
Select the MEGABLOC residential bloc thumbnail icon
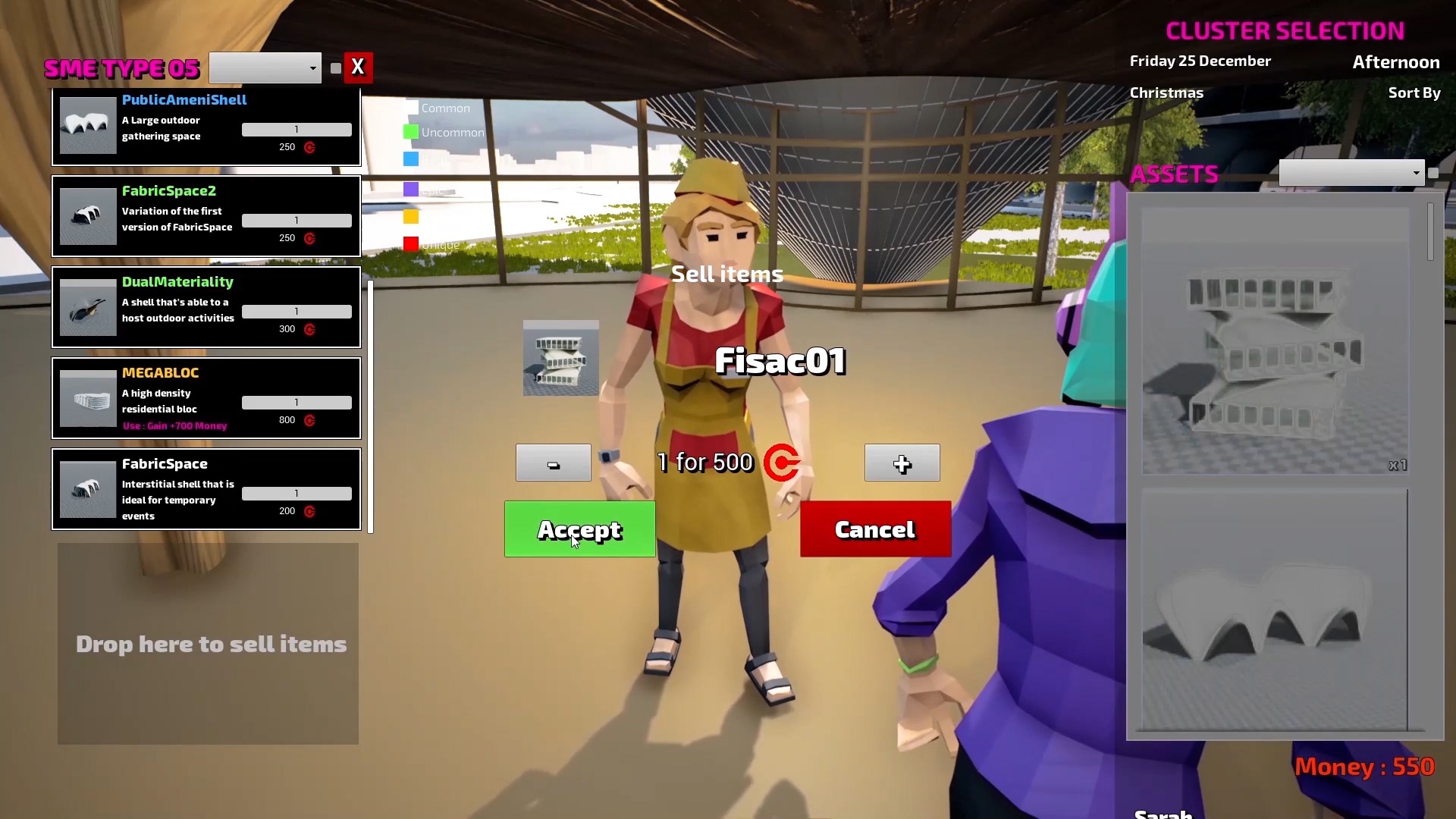pyautogui.click(x=86, y=398)
